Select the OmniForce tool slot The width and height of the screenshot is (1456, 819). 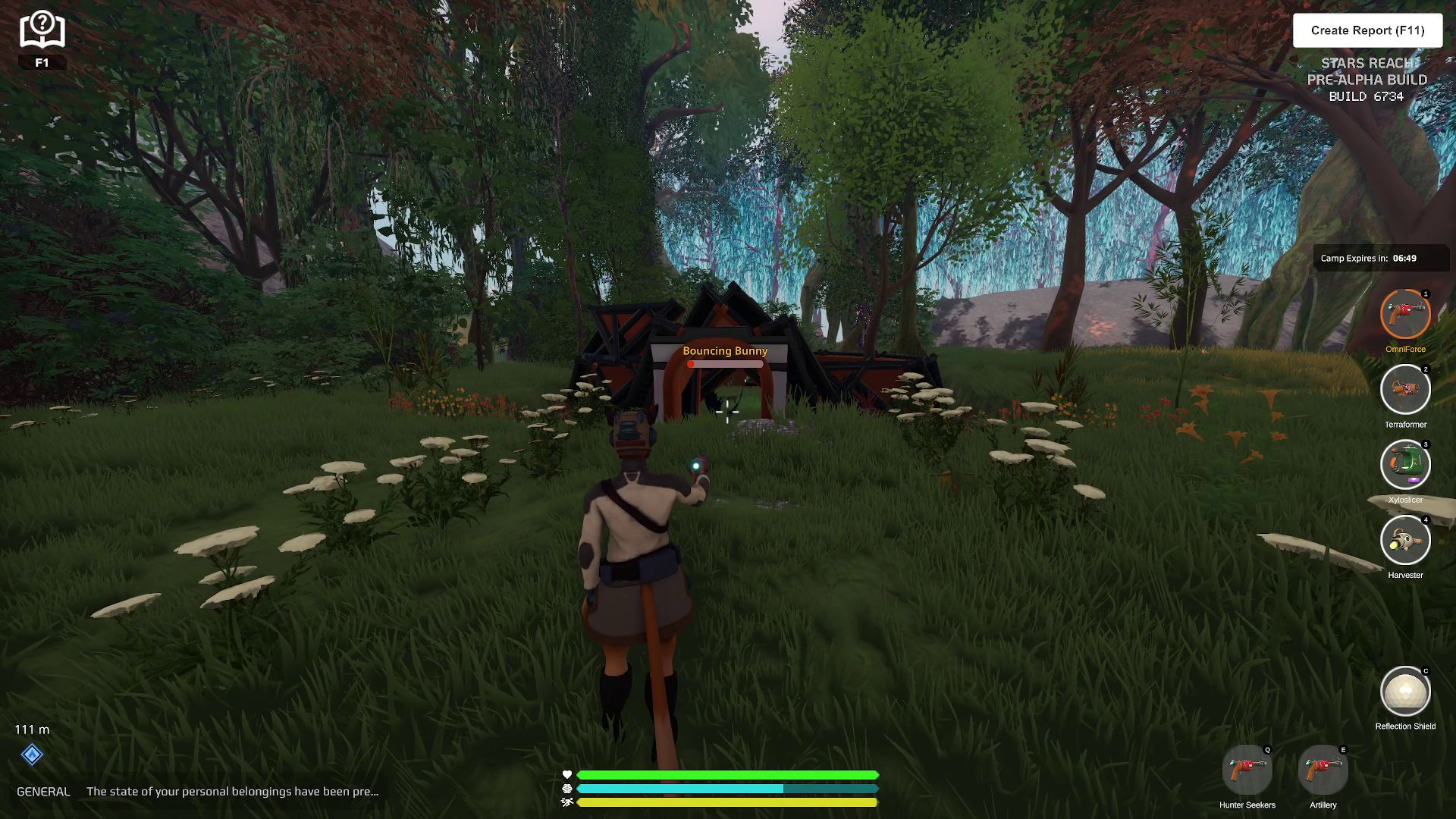point(1404,314)
